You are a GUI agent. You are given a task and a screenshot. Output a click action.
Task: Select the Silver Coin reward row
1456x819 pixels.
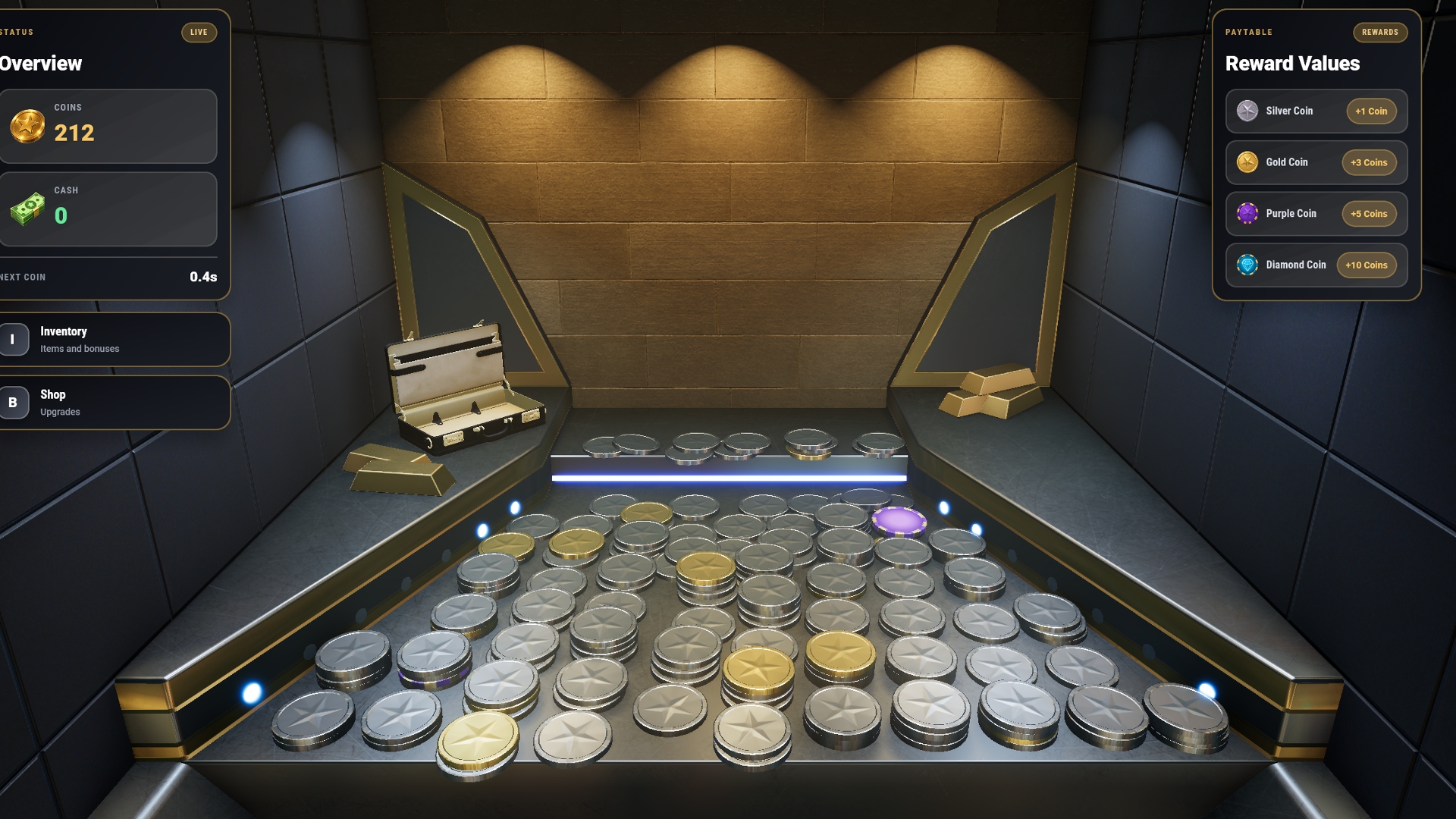point(1316,111)
